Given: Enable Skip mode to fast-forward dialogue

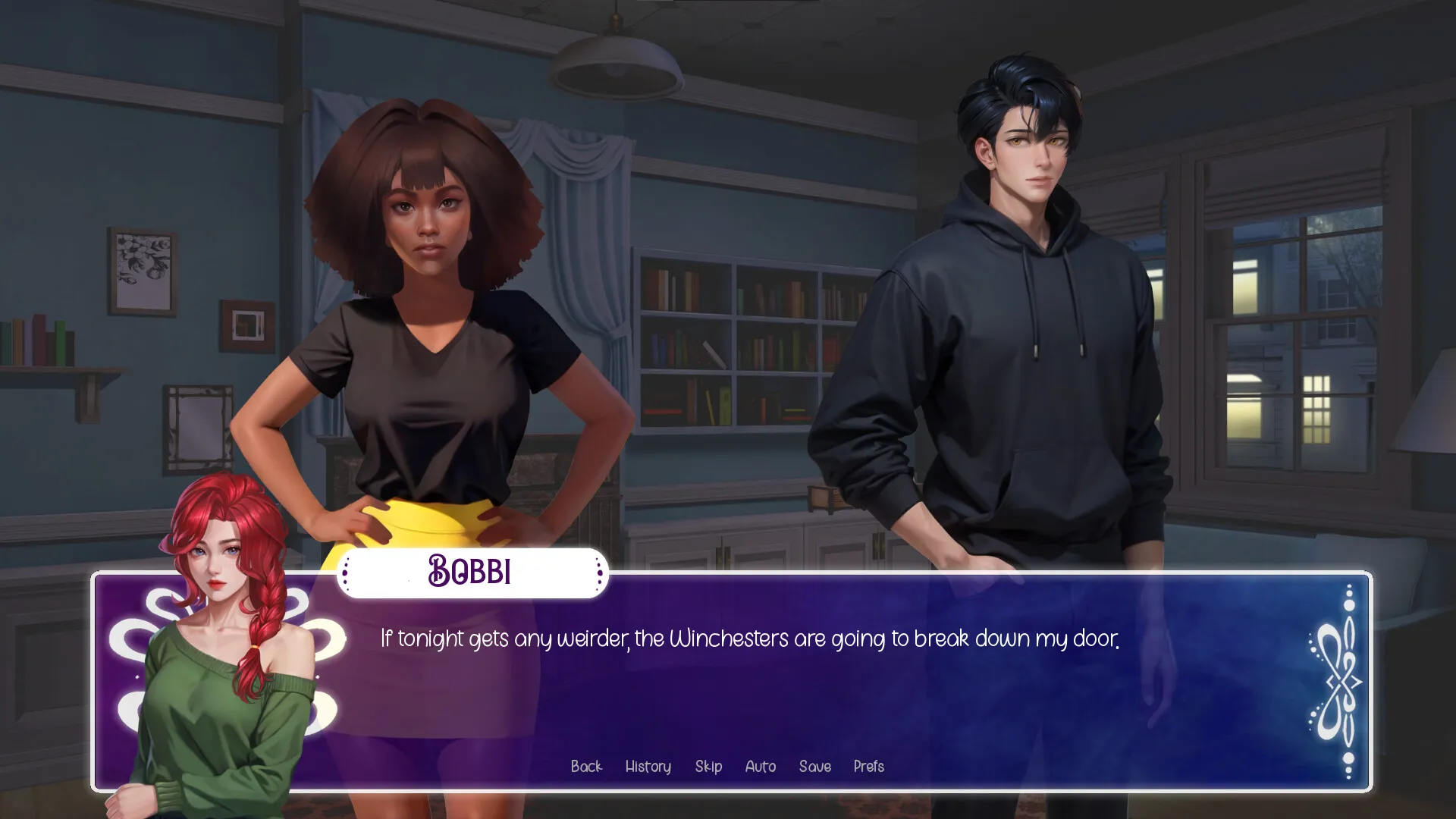Looking at the screenshot, I should [708, 767].
